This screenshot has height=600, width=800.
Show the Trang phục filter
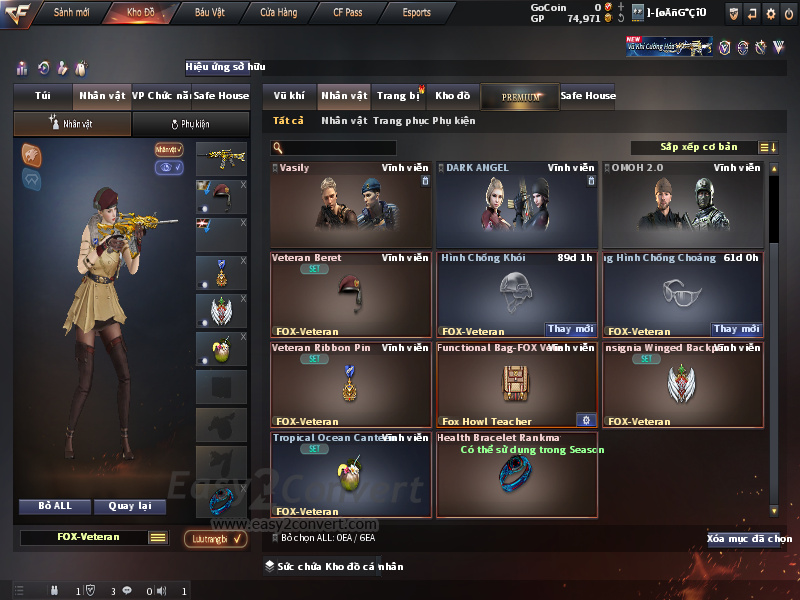pos(400,121)
